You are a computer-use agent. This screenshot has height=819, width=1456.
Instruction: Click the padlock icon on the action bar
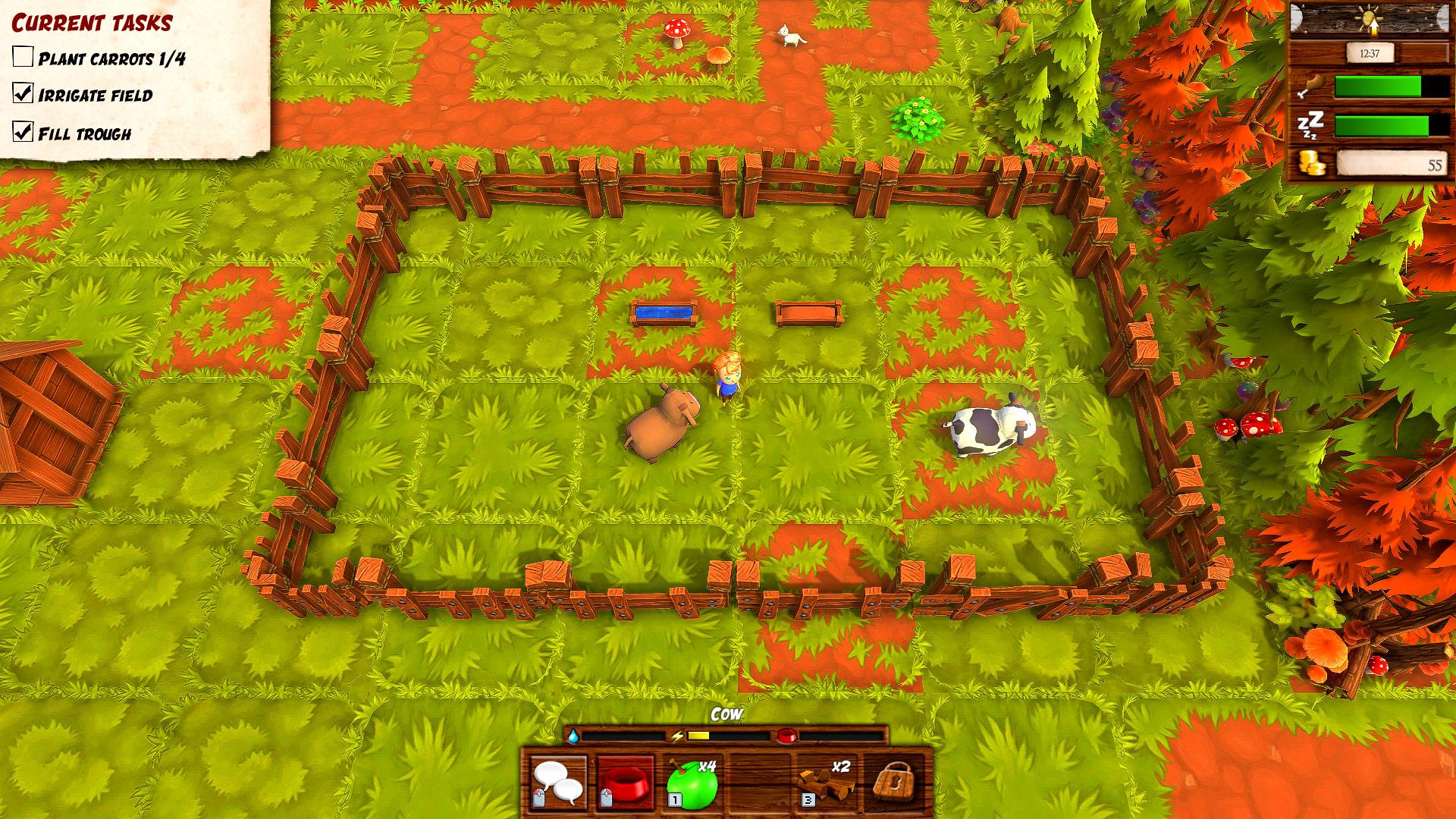[899, 783]
